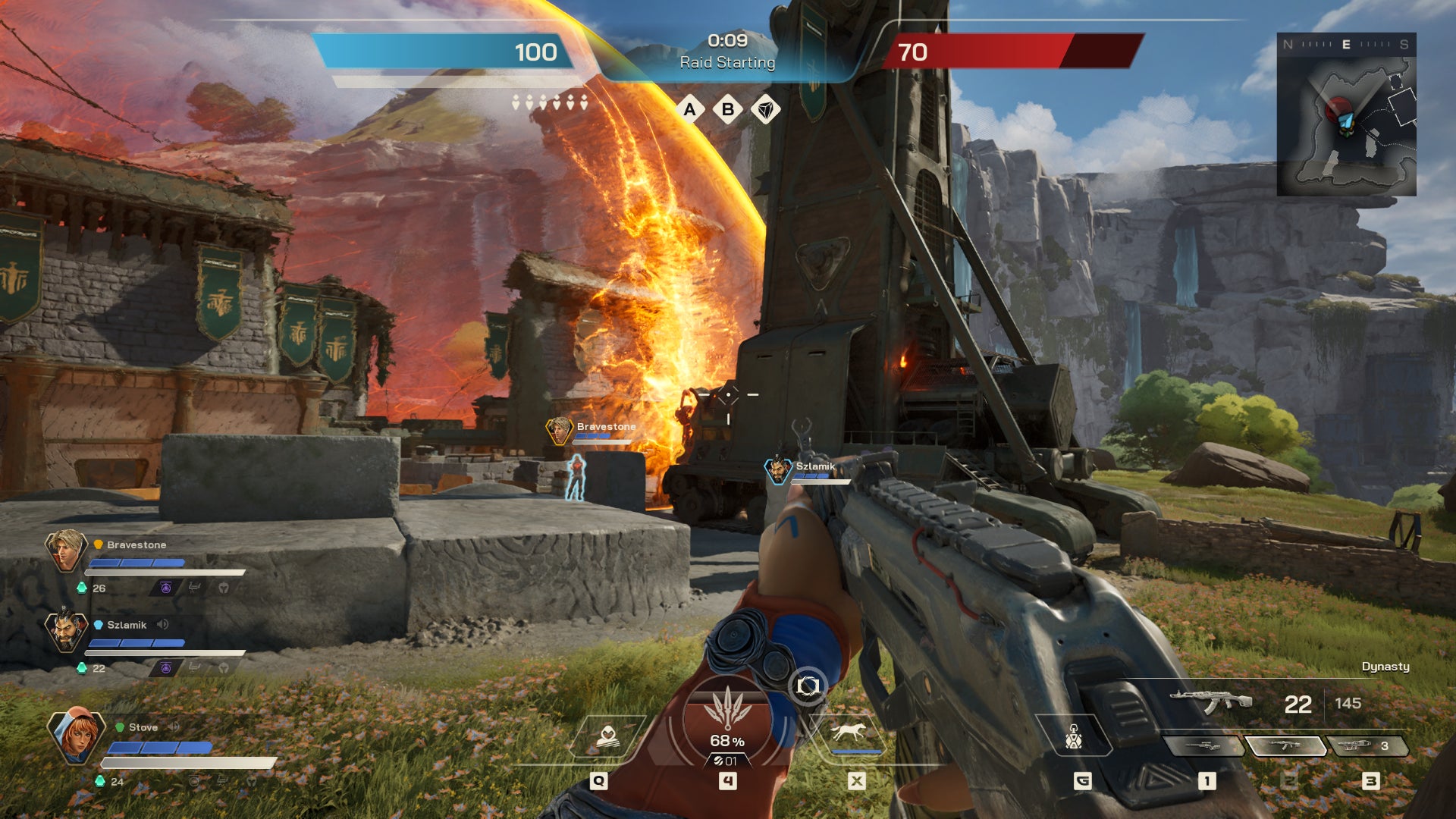
Task: Click Bravestone's teammate portrait
Action: click(66, 550)
